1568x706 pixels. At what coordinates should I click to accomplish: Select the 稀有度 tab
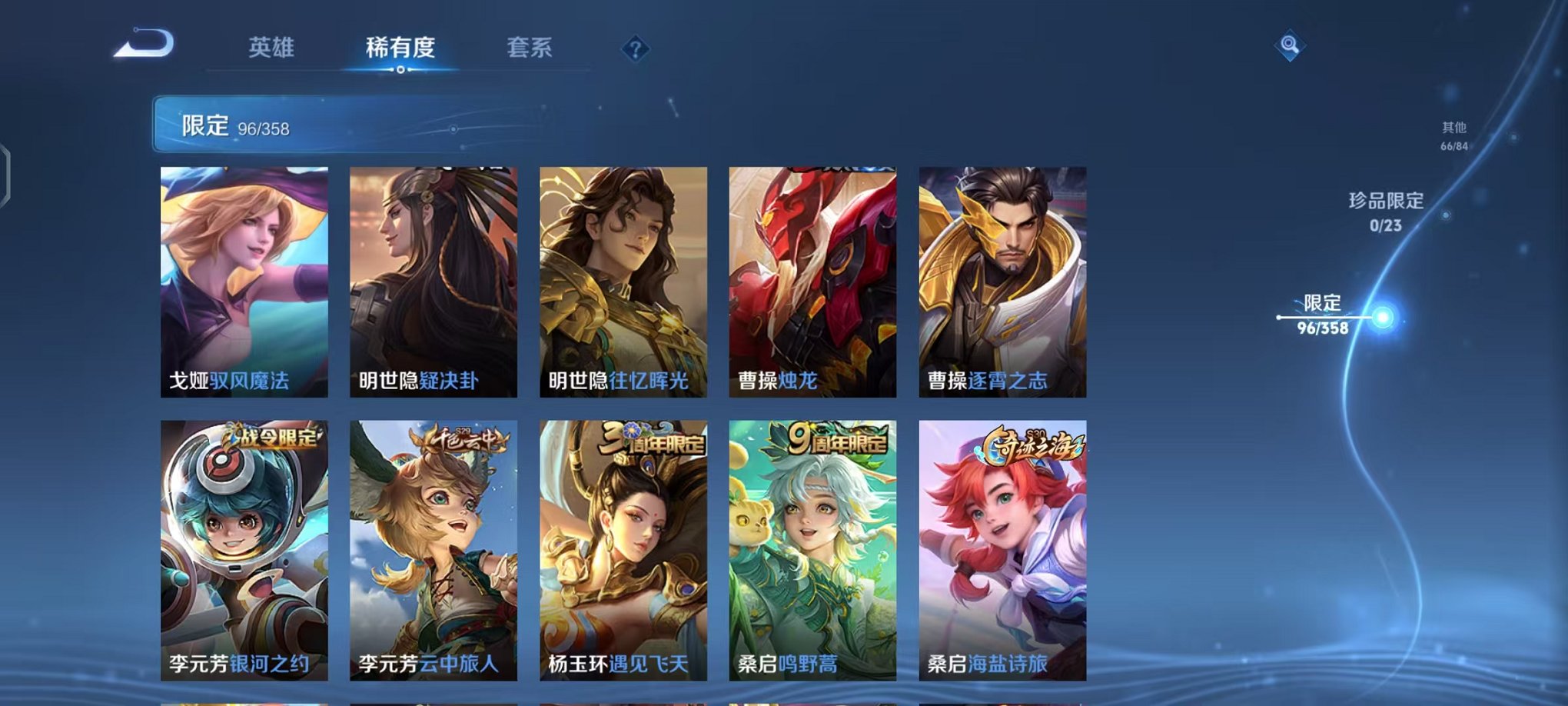400,48
